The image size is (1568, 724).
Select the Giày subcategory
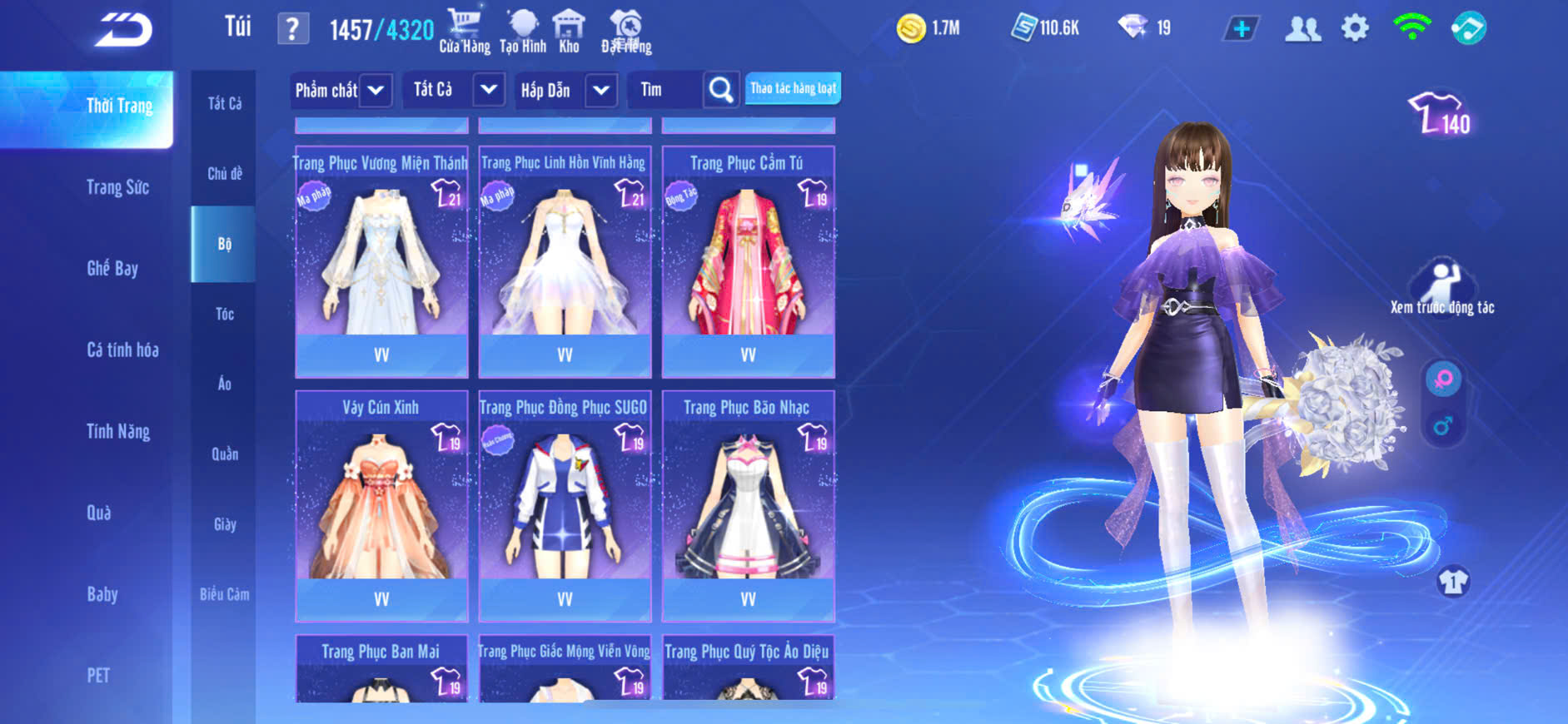(x=224, y=524)
